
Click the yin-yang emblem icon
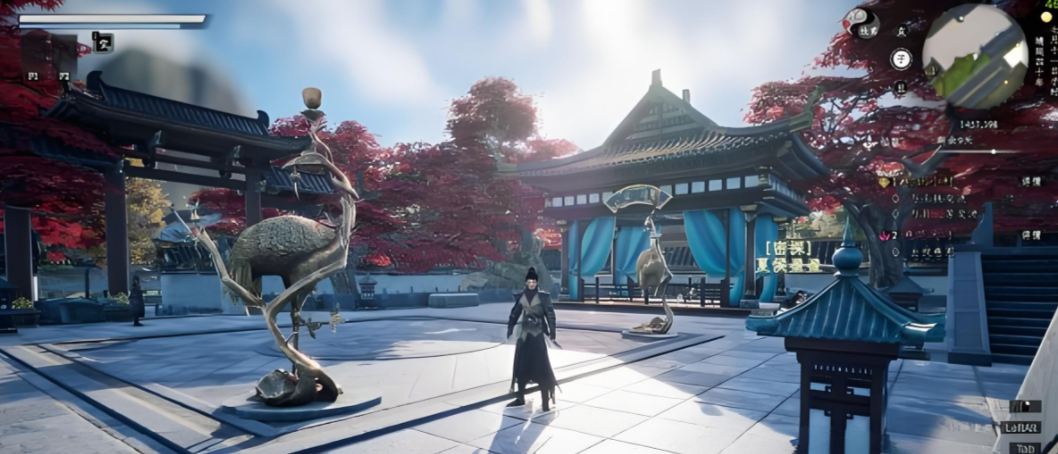(859, 21)
